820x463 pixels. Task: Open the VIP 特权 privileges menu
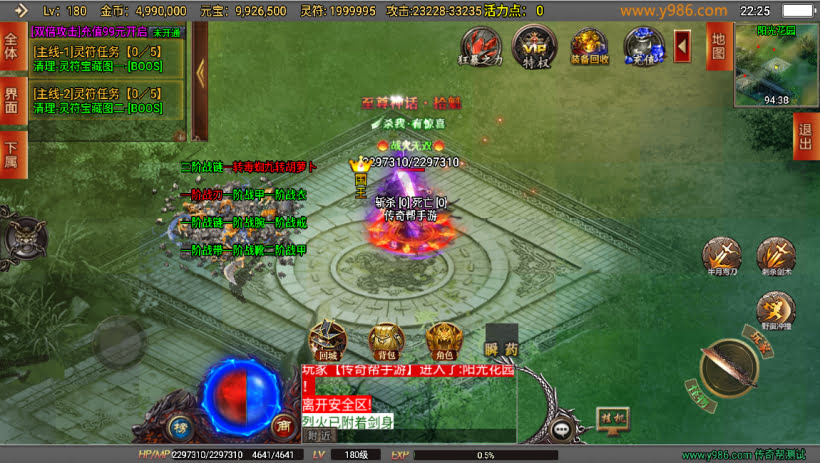533,45
